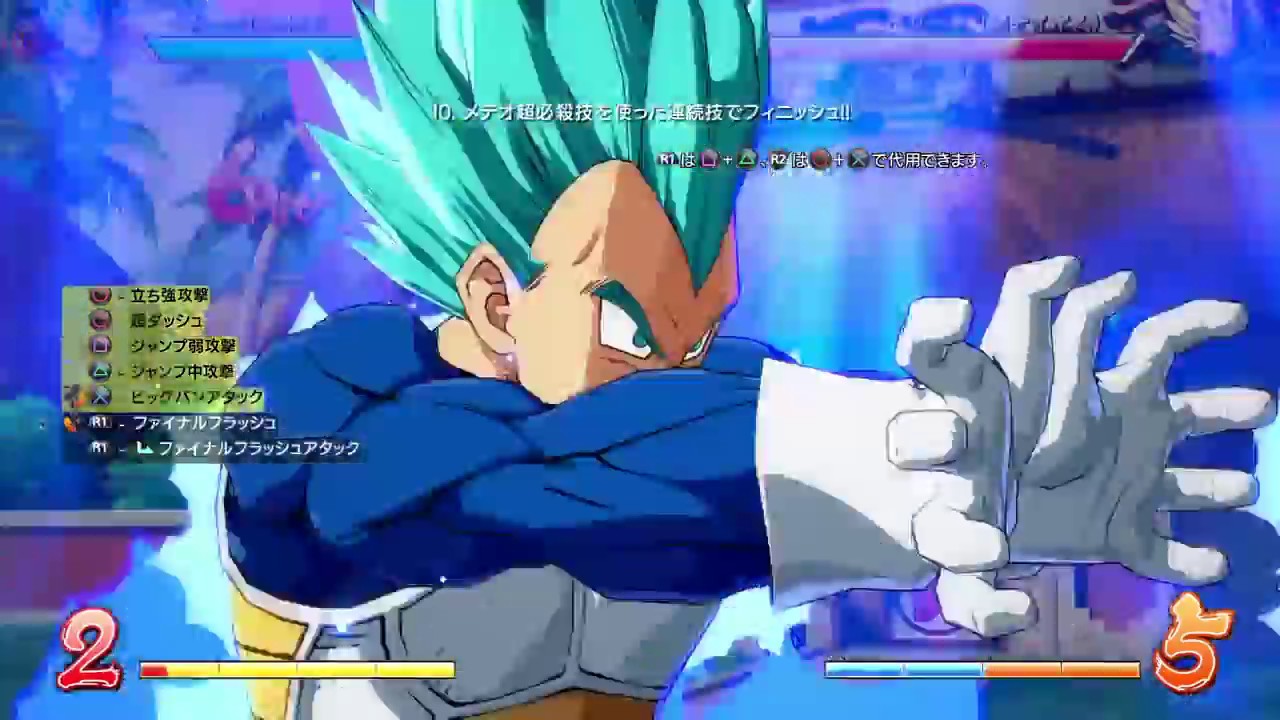The image size is (1280, 720).
Task: Select the Triangle icon within the top hint message
Action: coord(748,158)
